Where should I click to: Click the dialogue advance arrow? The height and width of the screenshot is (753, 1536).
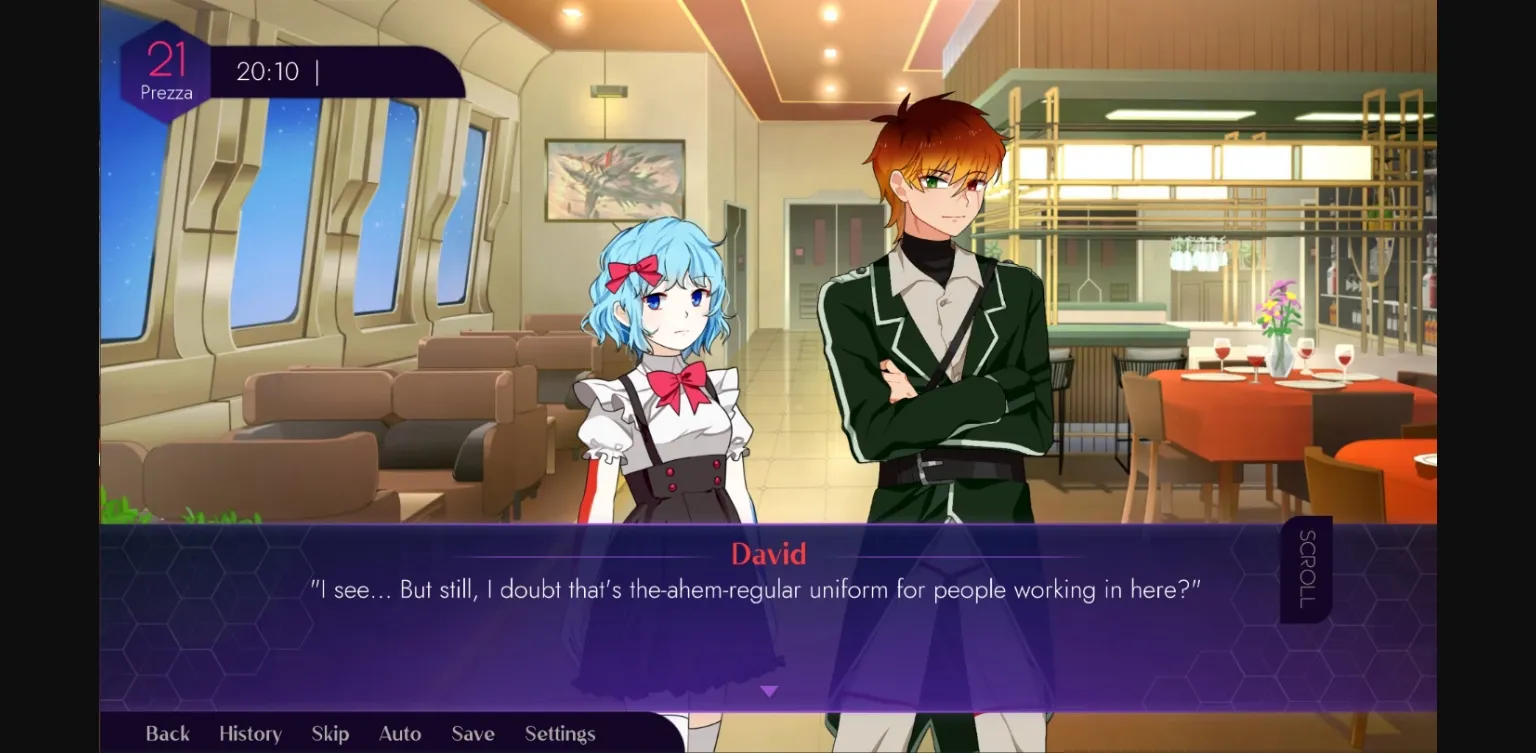(x=769, y=690)
